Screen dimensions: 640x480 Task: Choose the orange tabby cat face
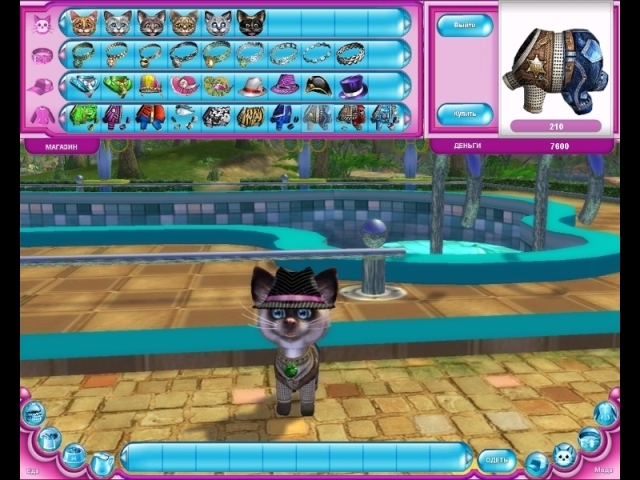(x=83, y=23)
